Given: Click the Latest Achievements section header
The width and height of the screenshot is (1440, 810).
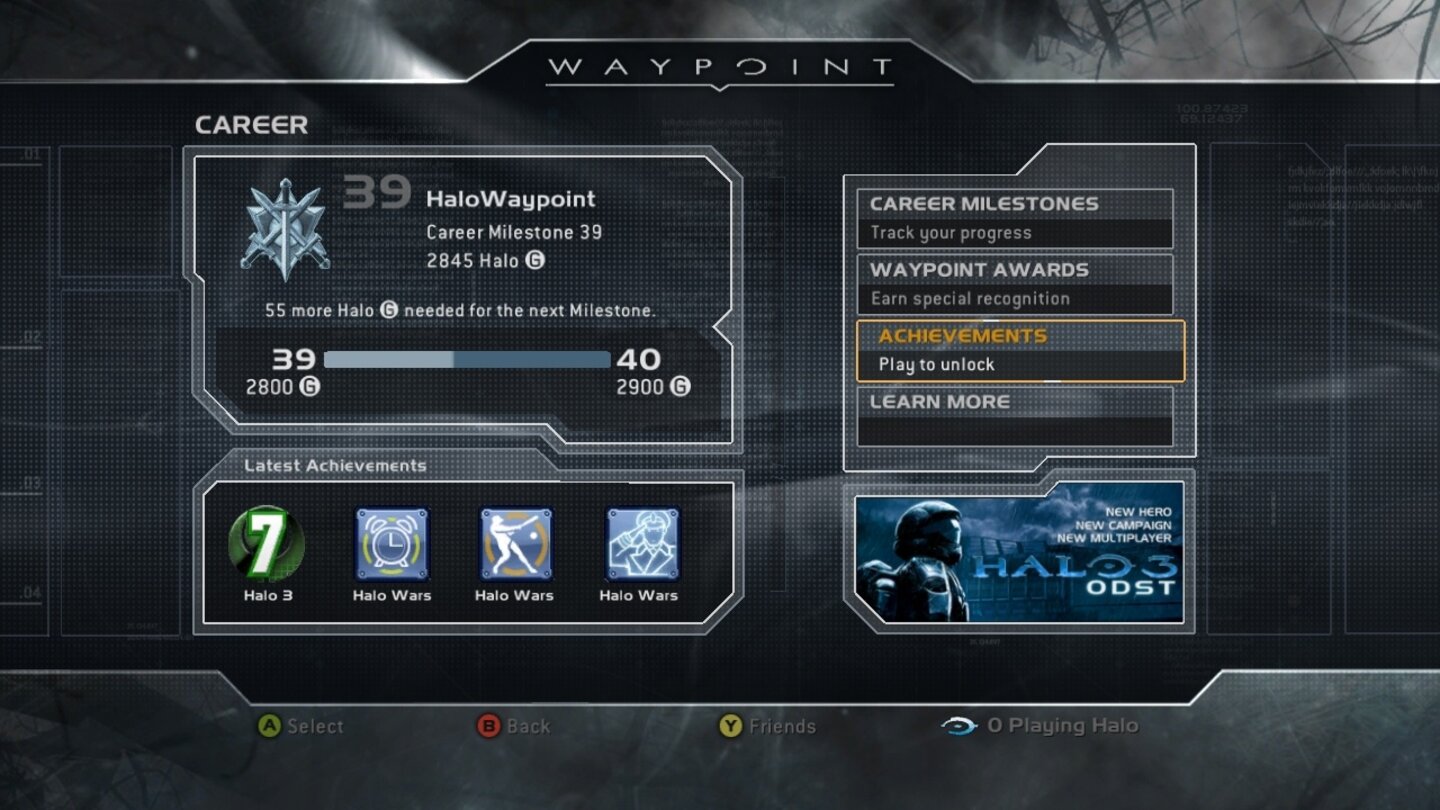Looking at the screenshot, I should click(x=335, y=465).
